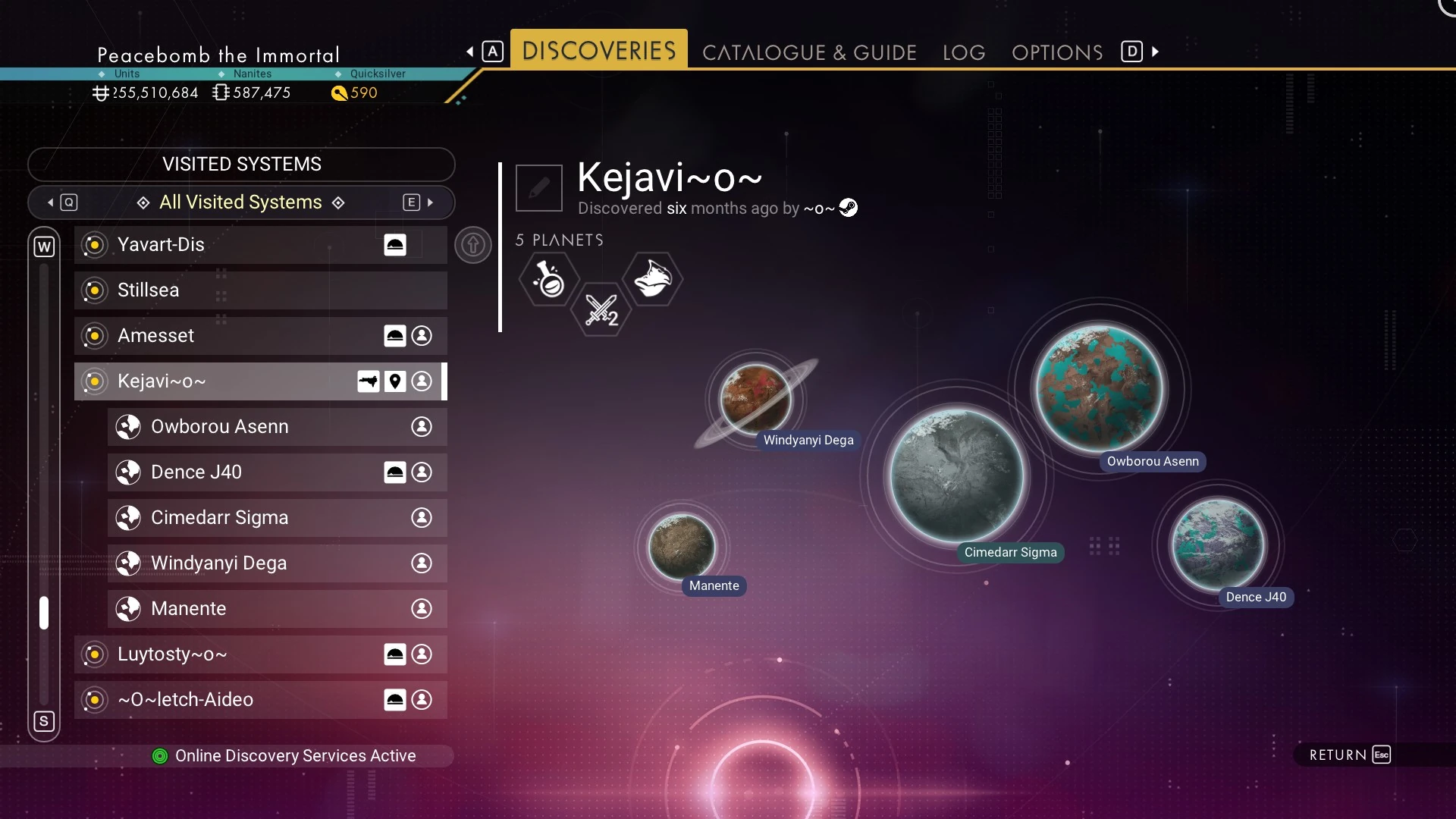Return to the previous screen
The height and width of the screenshot is (819, 1456).
click(x=1349, y=755)
